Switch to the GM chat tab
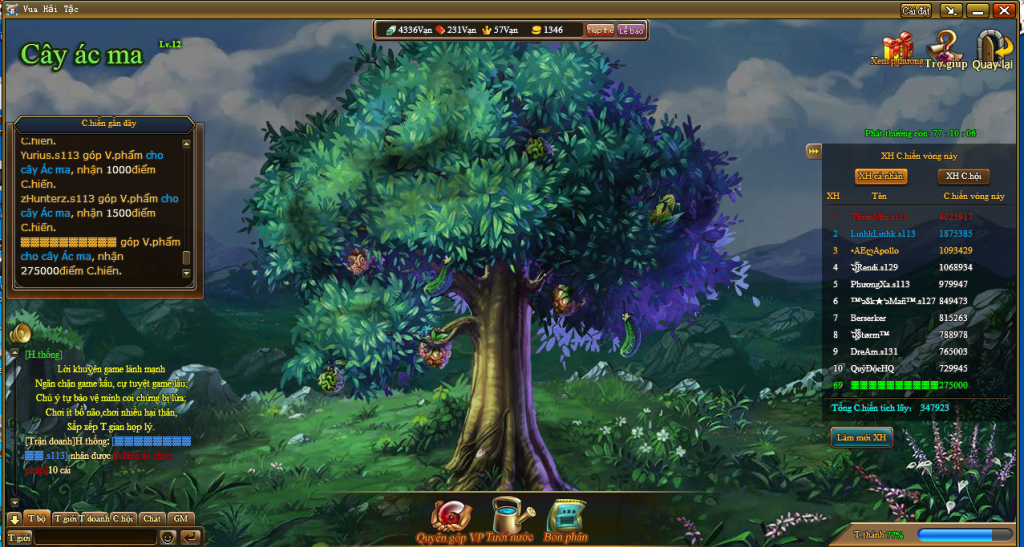 pos(181,519)
